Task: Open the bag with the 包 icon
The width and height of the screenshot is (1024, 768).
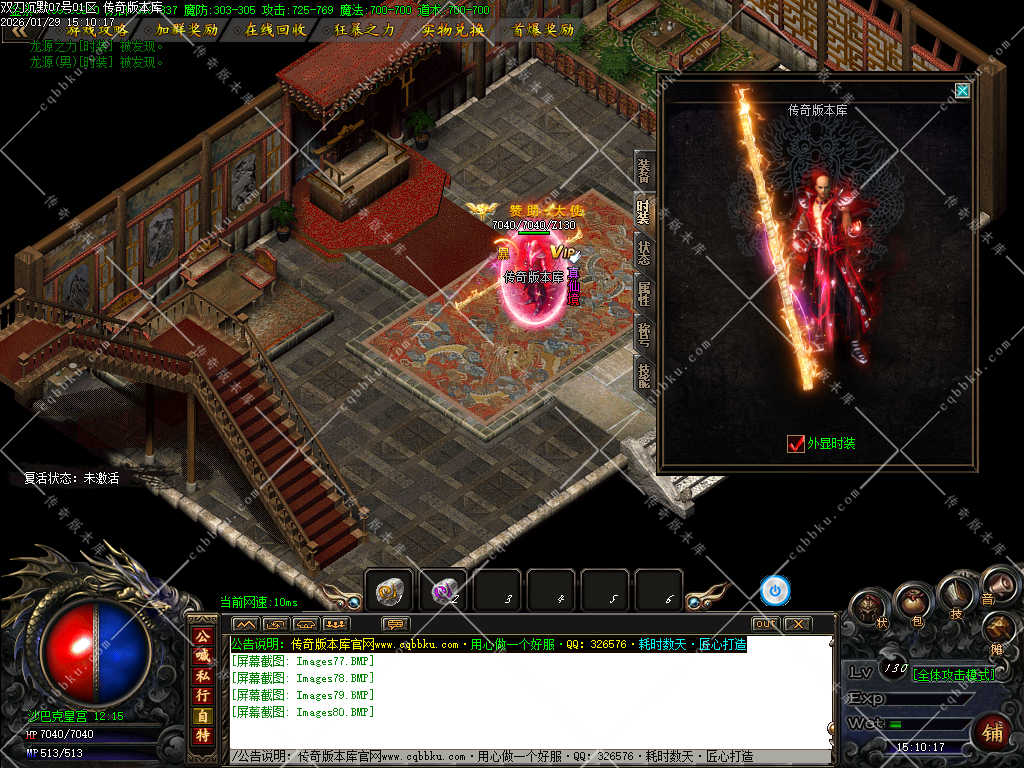Action: [x=913, y=602]
